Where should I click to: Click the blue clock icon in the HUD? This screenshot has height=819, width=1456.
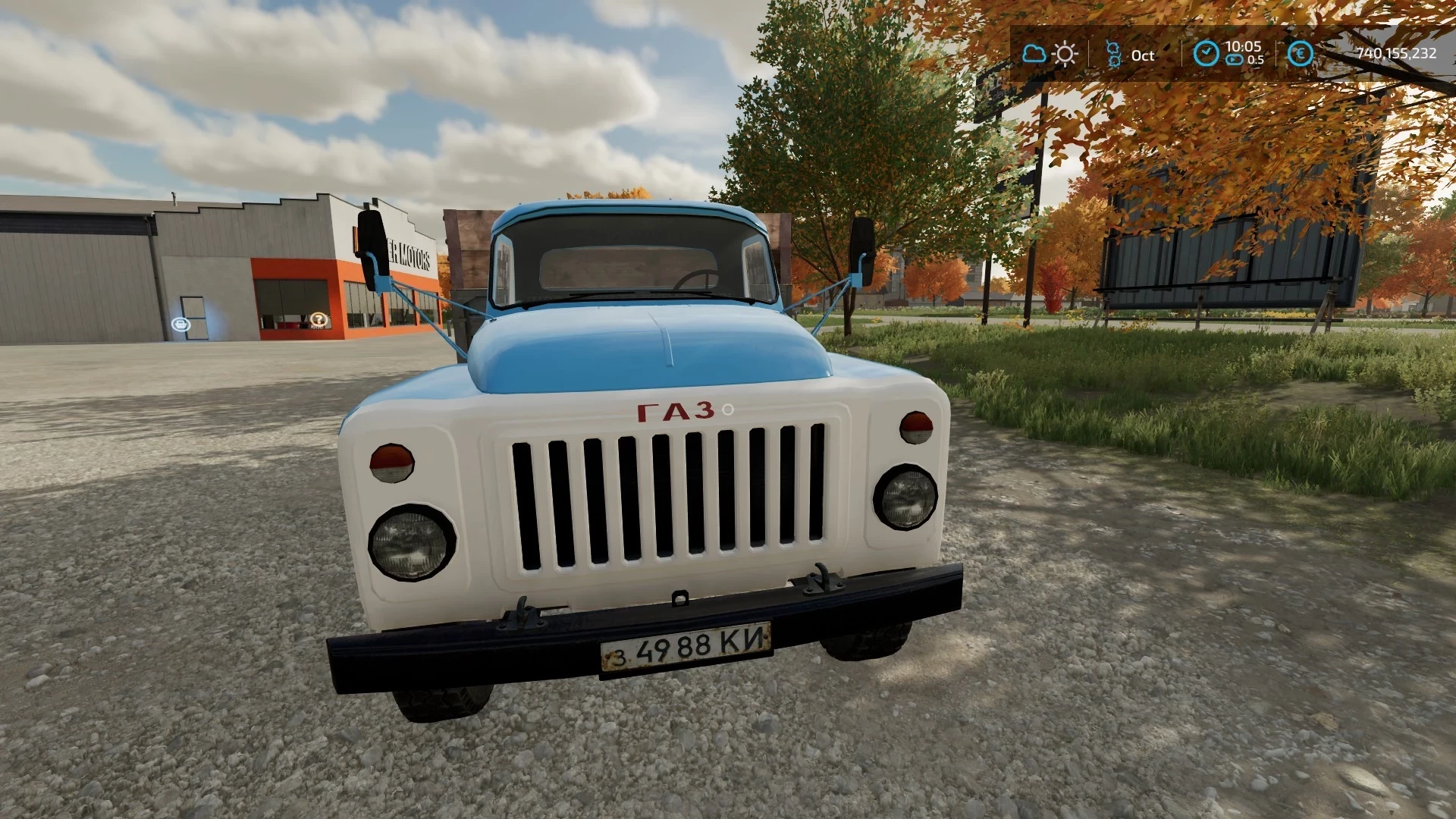point(1207,54)
